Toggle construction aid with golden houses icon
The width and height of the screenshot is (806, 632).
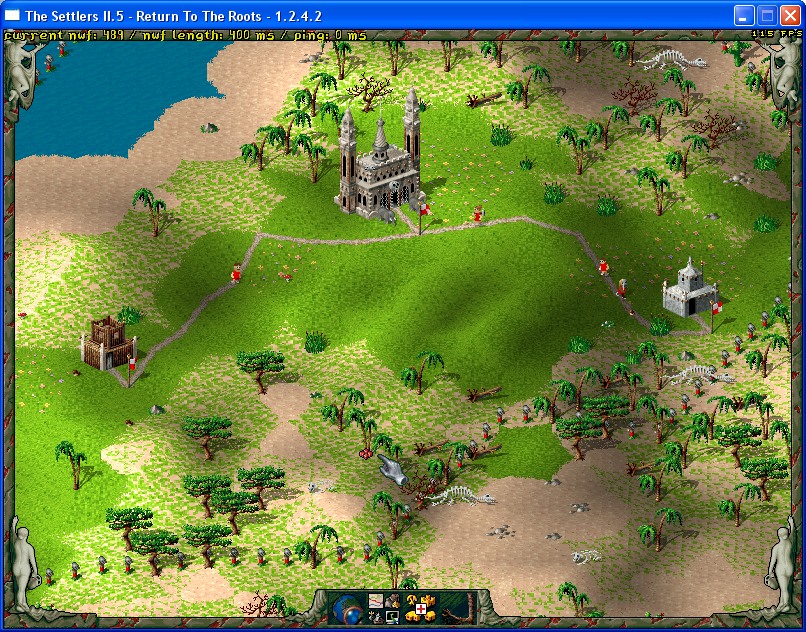[421, 608]
